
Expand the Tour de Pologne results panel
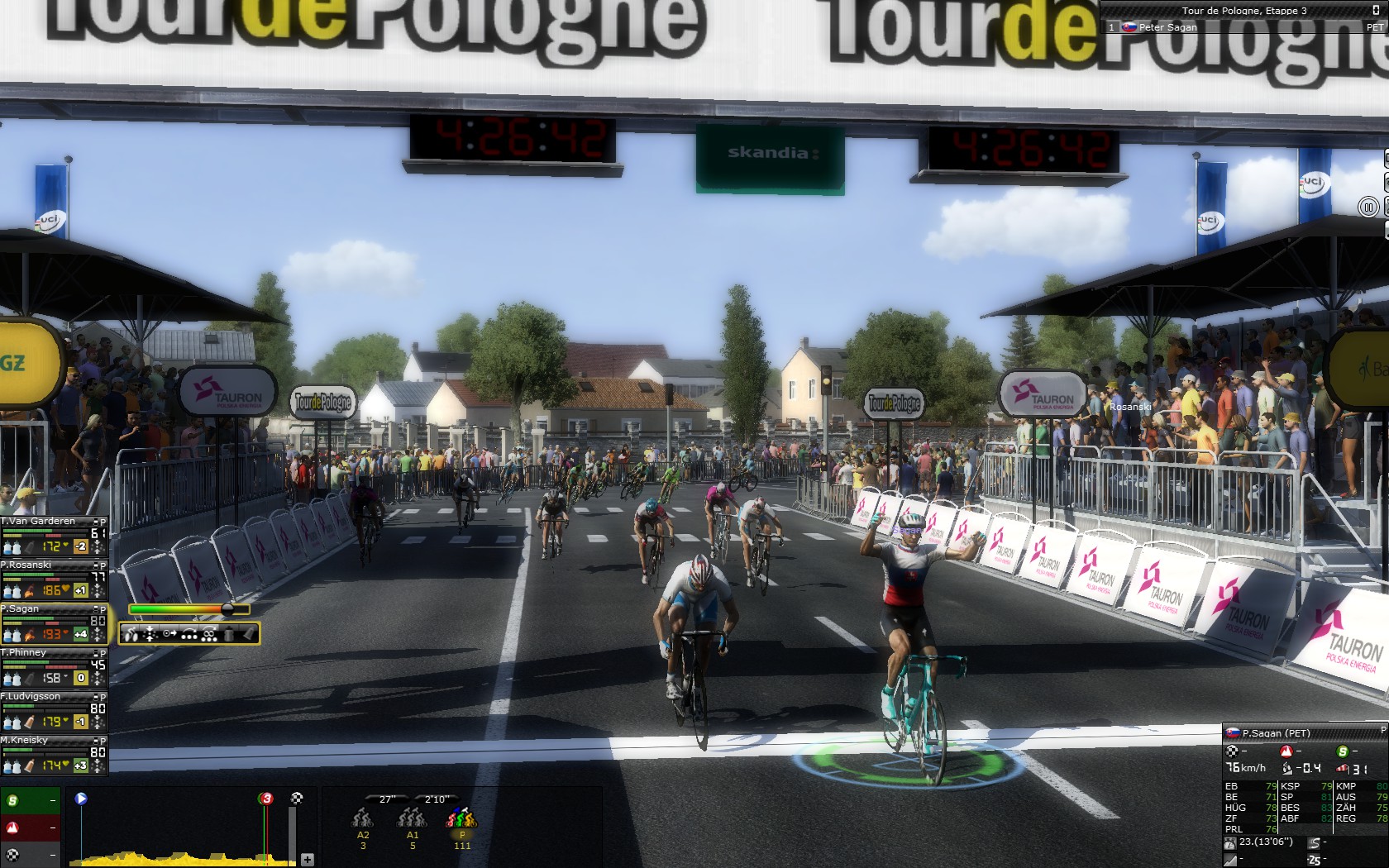tap(1375, 11)
